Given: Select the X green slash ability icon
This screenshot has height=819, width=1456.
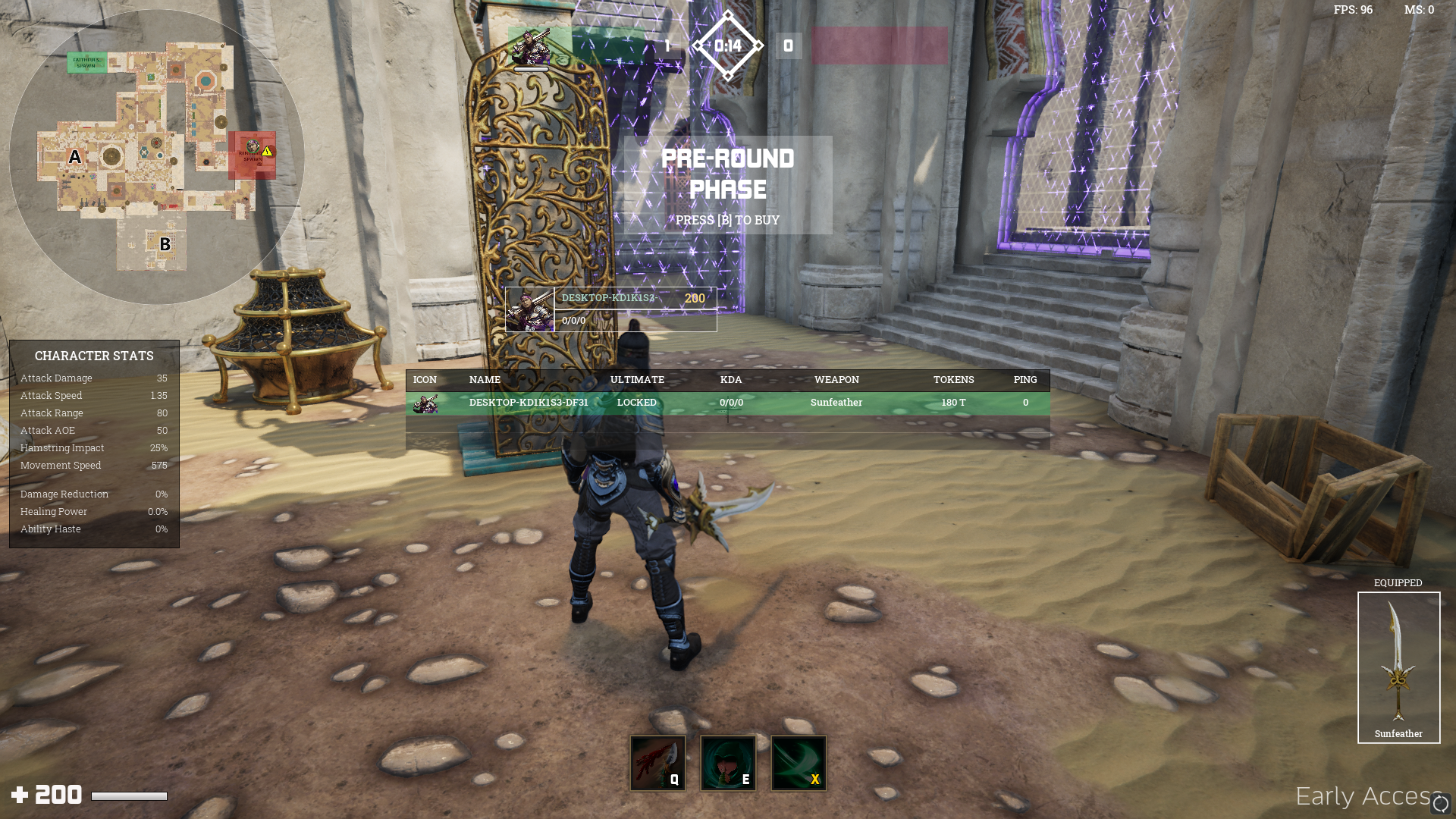Looking at the screenshot, I should coord(799,763).
